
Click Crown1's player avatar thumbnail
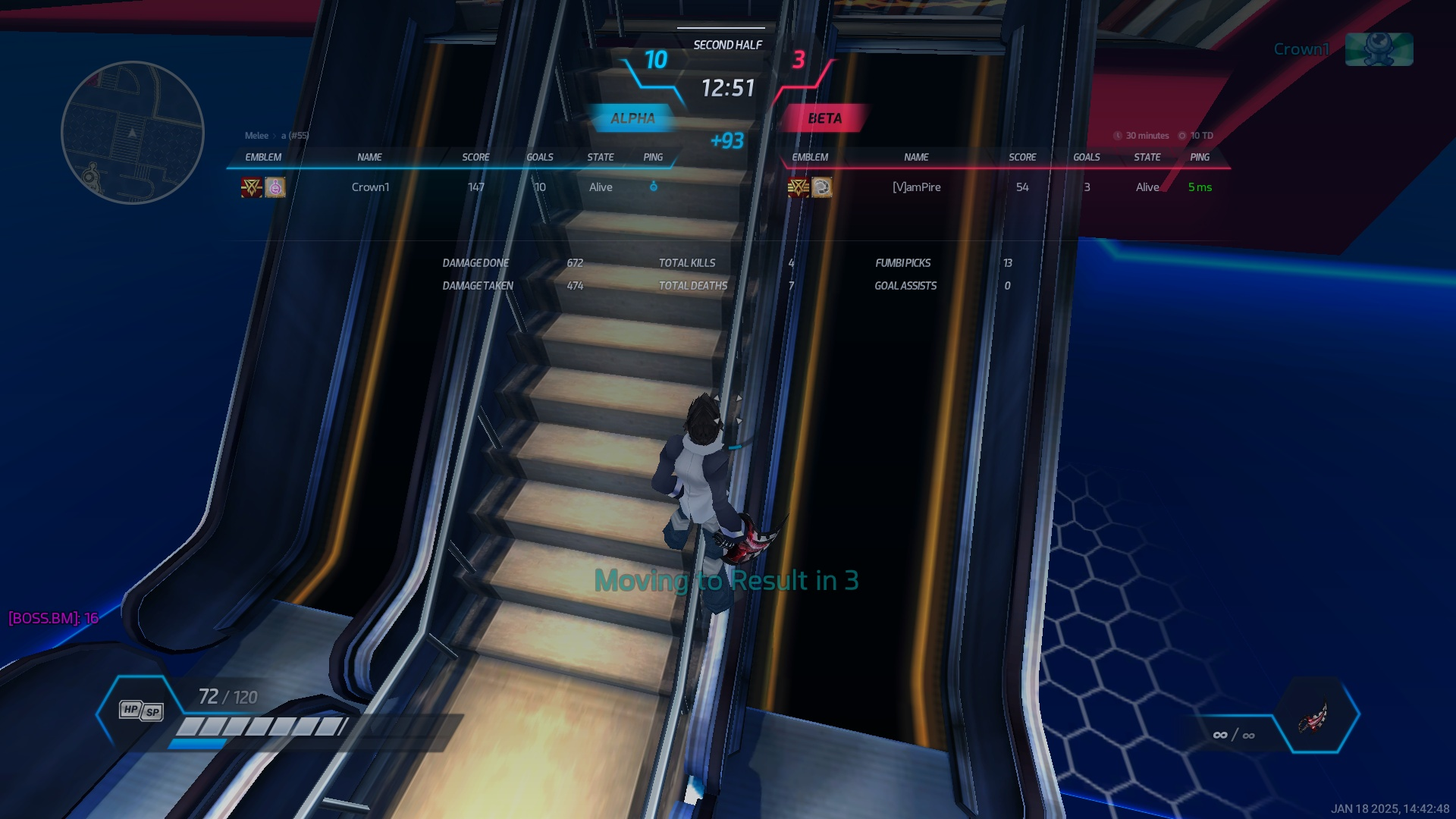coord(1378,49)
